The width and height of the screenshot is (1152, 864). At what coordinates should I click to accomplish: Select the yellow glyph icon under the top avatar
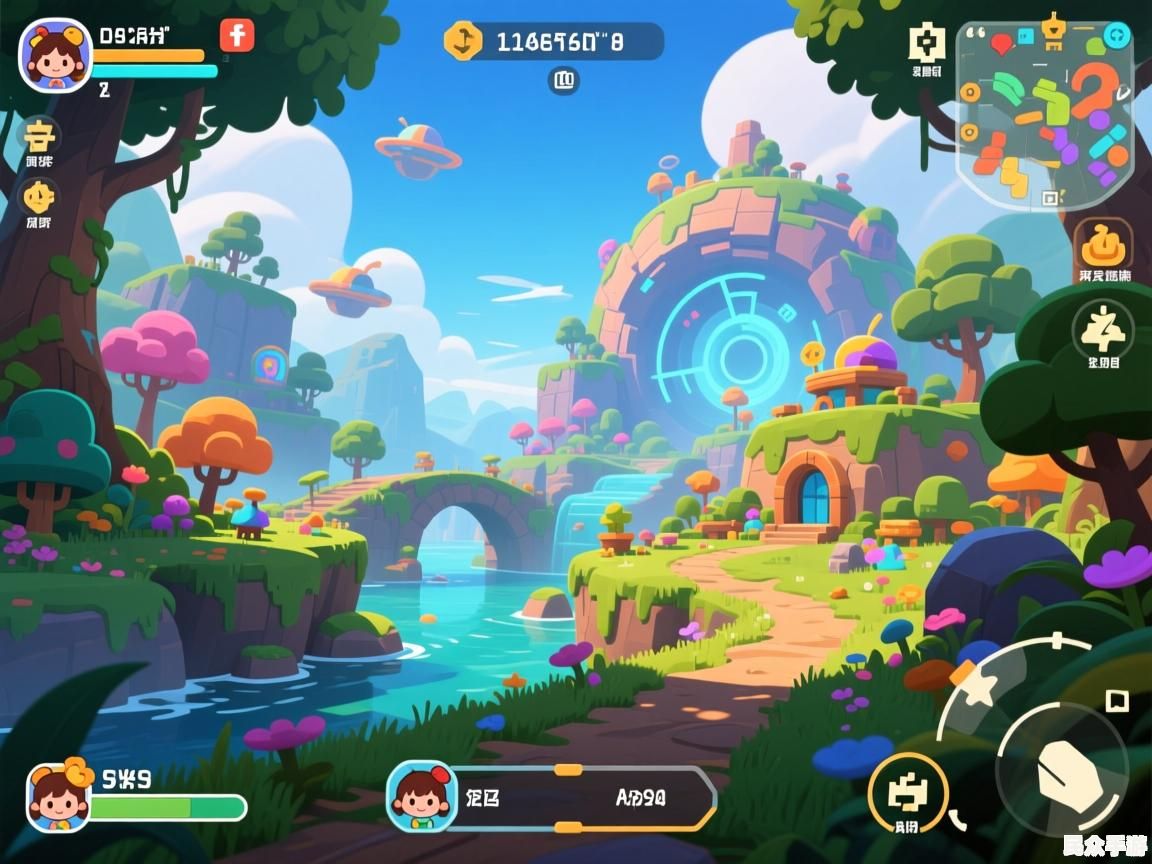(40, 135)
